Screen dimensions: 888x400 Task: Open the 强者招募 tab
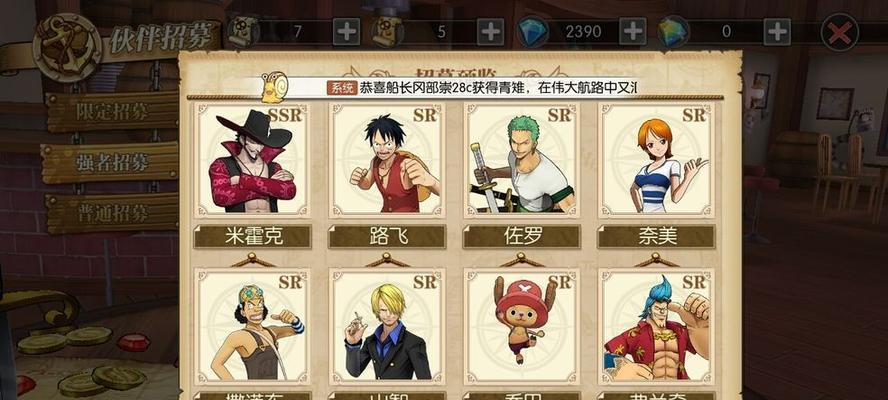[112, 162]
